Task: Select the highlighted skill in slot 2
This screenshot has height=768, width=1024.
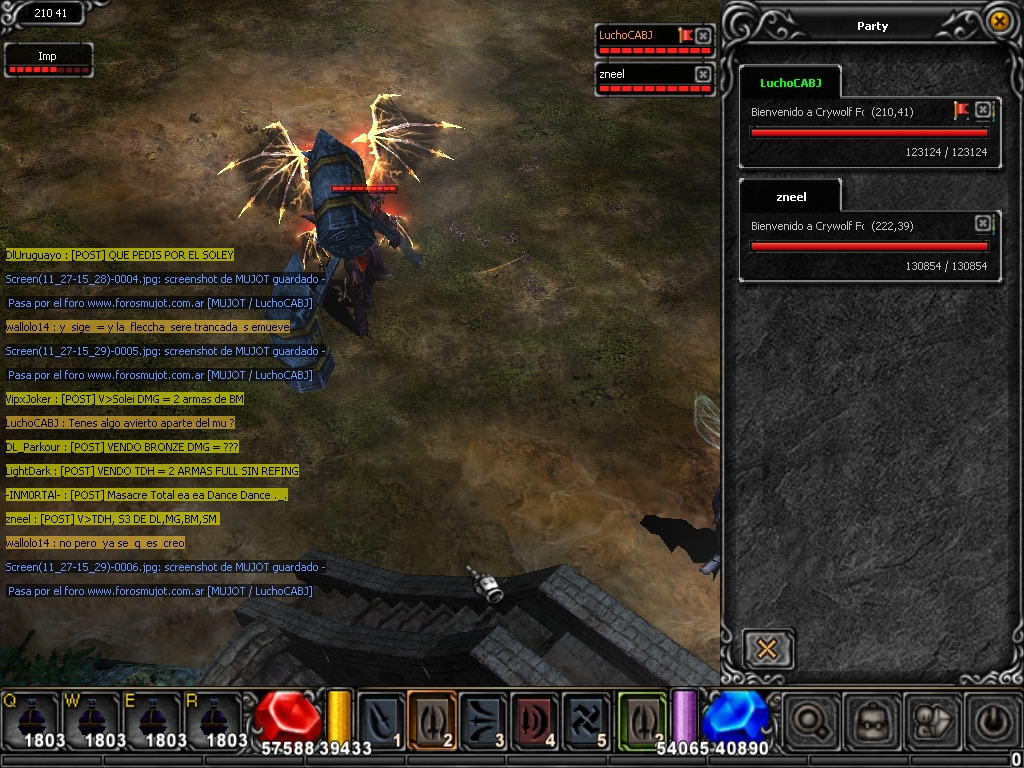Action: [432, 718]
